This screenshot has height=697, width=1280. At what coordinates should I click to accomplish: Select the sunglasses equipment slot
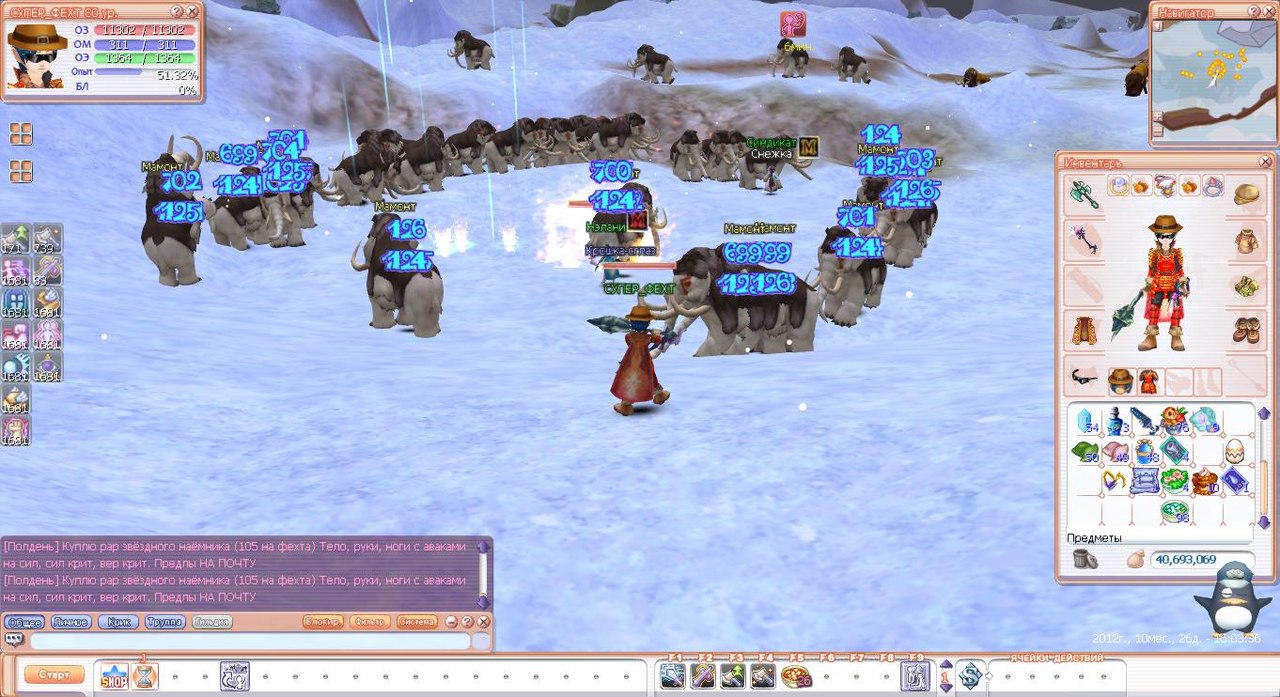[1084, 379]
